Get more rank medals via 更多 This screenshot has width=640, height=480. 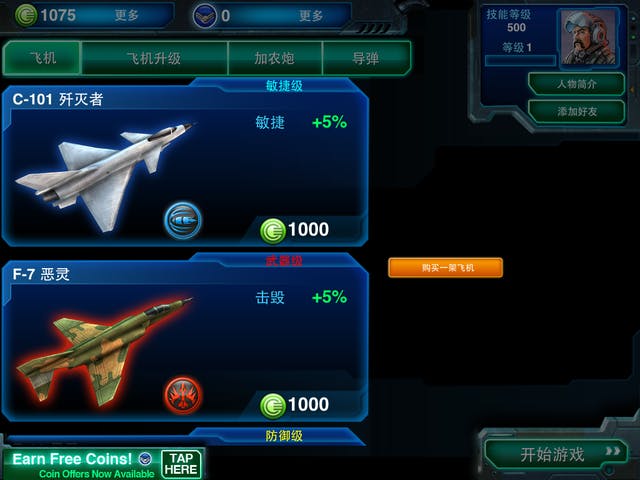click(311, 16)
